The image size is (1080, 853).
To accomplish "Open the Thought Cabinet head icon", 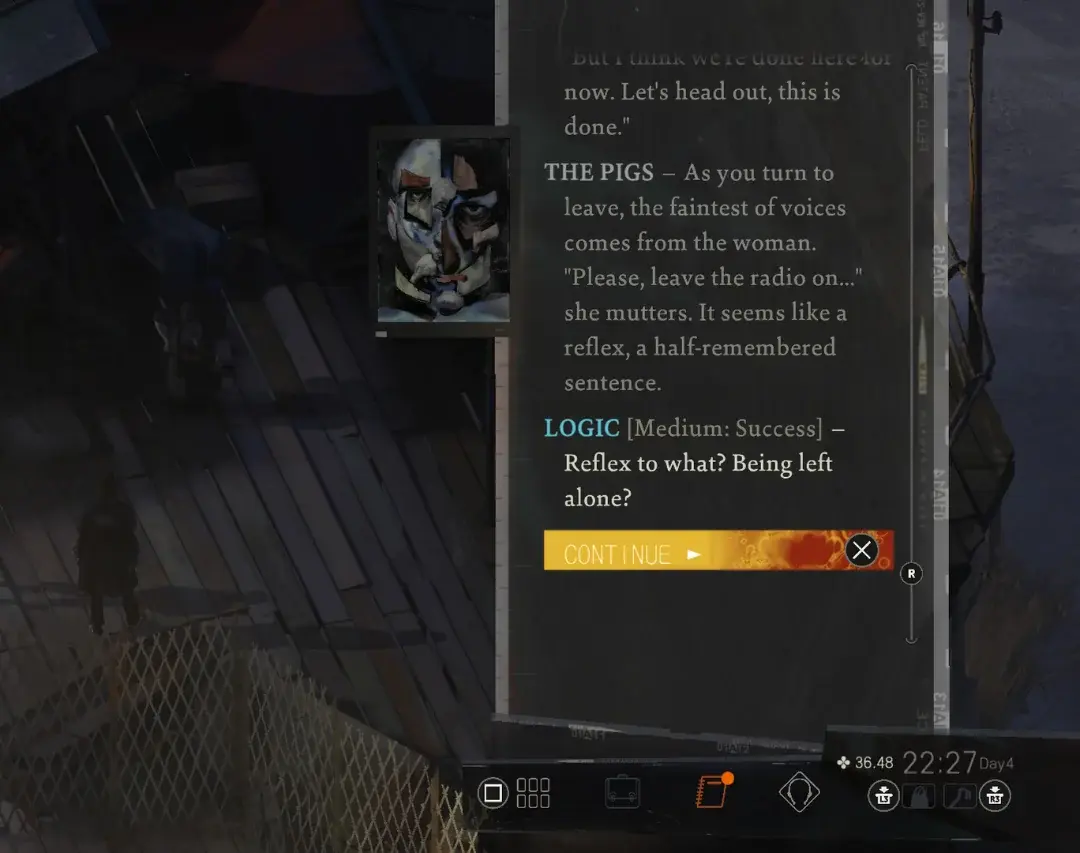I will [799, 794].
